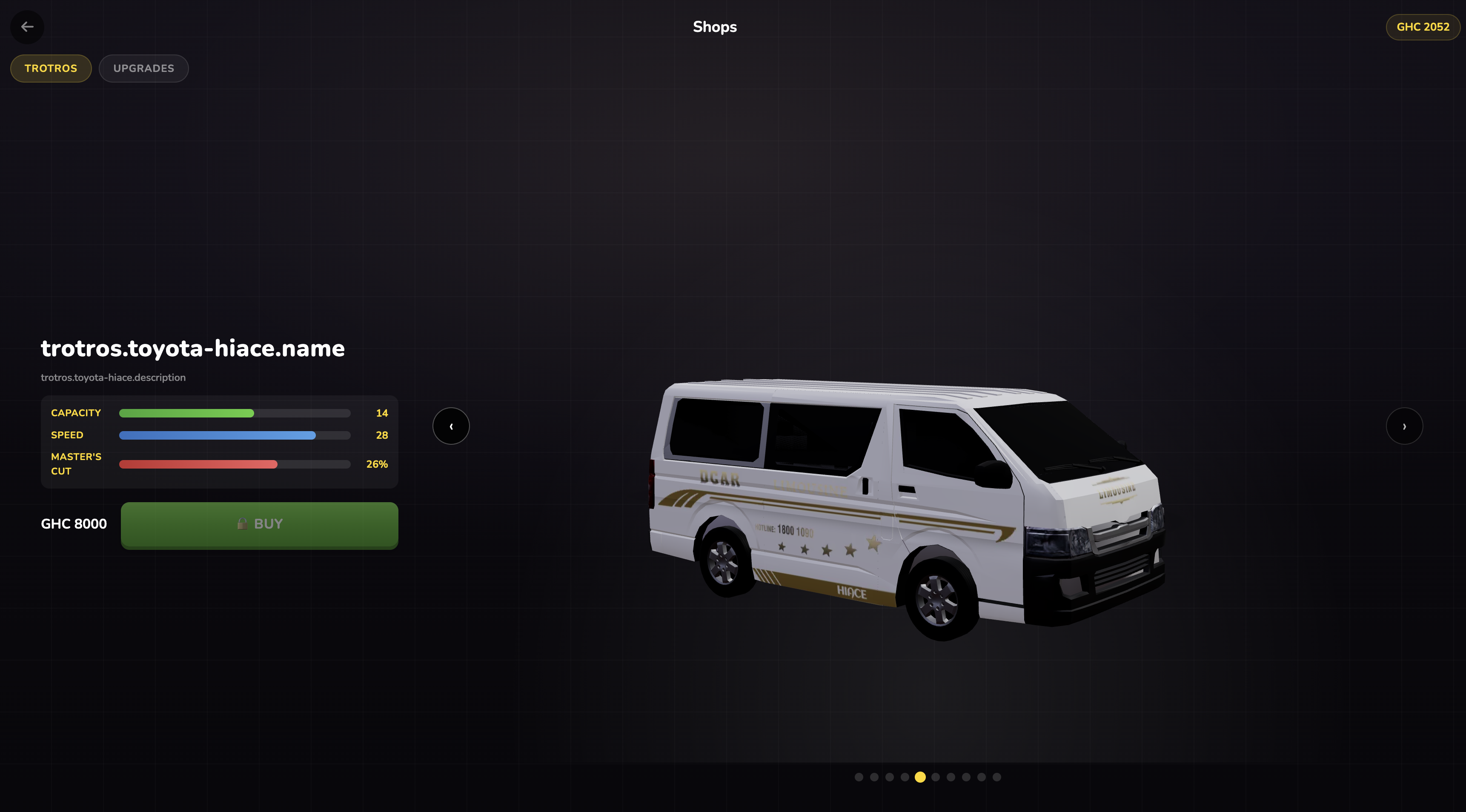The image size is (1466, 812).
Task: Jump to the last pagination dot
Action: [996, 777]
